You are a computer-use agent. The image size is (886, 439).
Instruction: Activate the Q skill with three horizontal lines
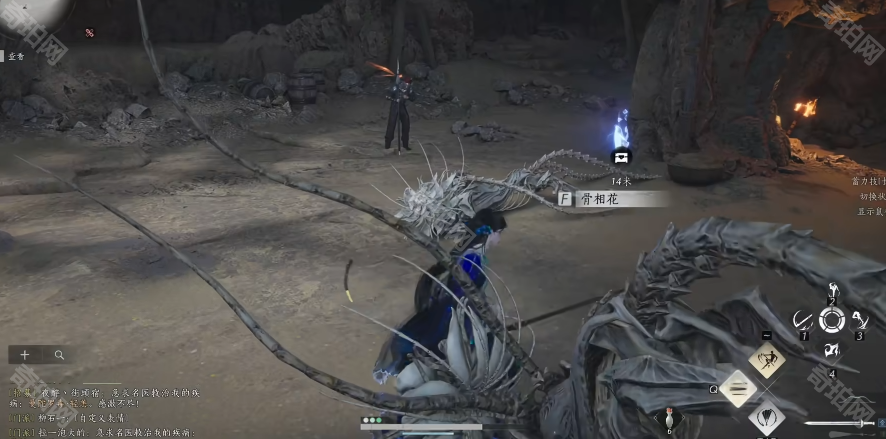point(738,388)
